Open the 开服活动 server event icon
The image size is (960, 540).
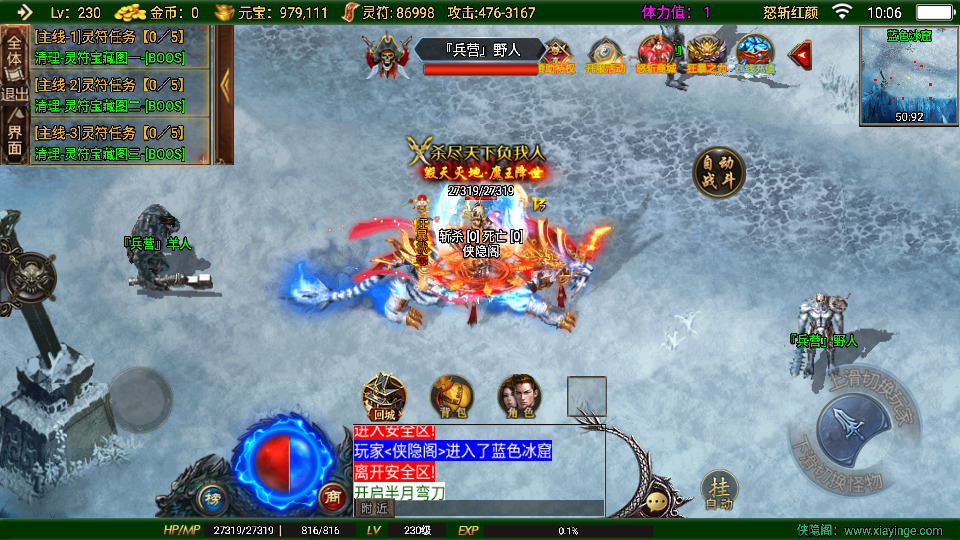605,55
